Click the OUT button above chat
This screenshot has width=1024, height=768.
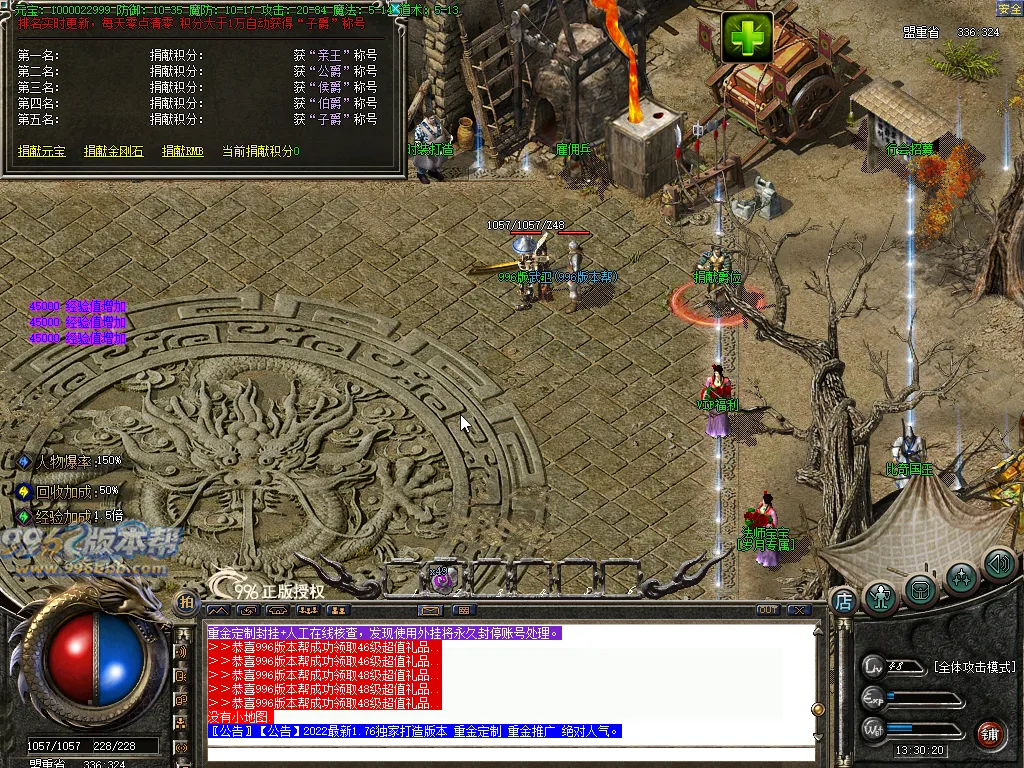[768, 610]
